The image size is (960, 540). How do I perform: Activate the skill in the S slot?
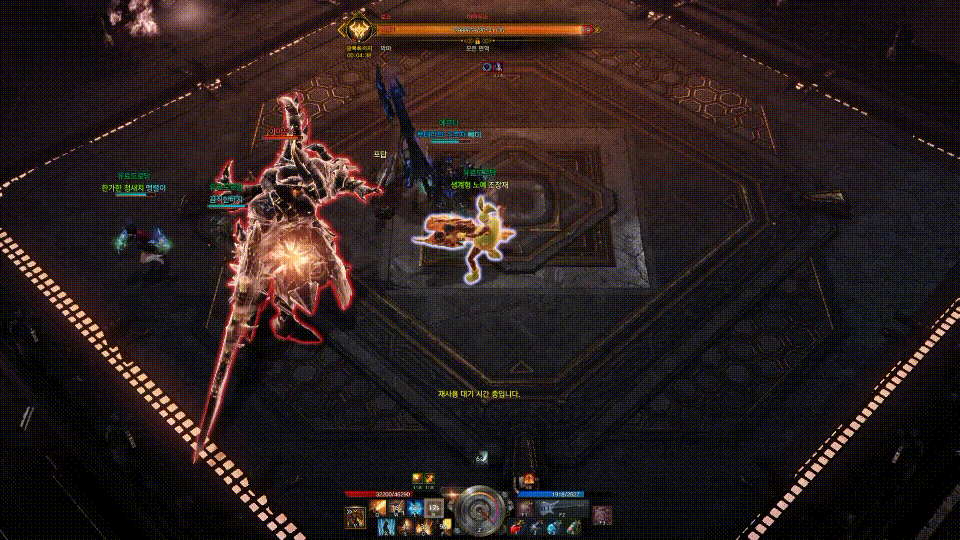tap(404, 526)
